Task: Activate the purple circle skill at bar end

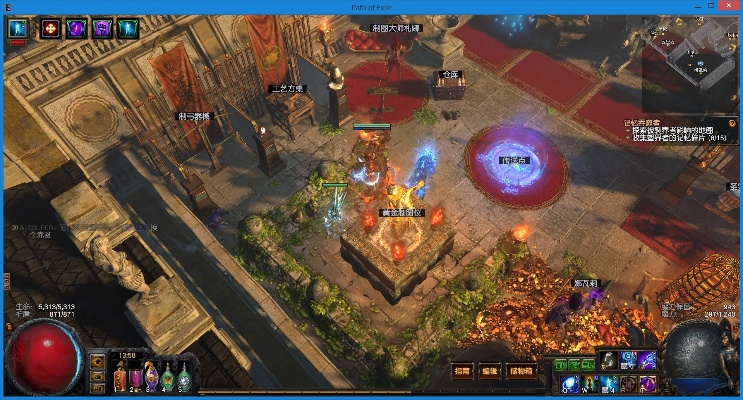Action: [647, 383]
